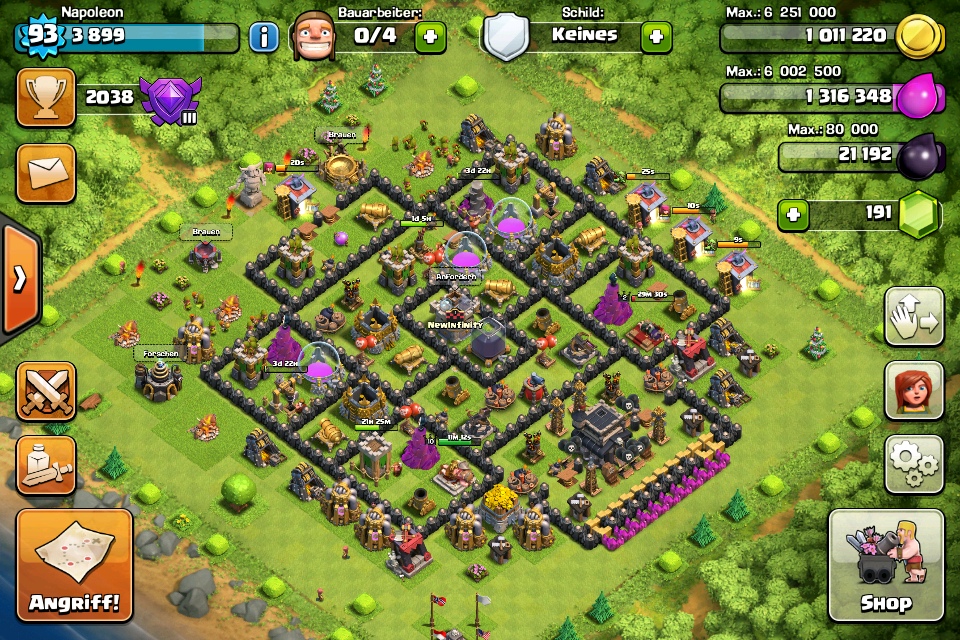
Task: Tap the level 93 experience badge
Action: tap(42, 34)
